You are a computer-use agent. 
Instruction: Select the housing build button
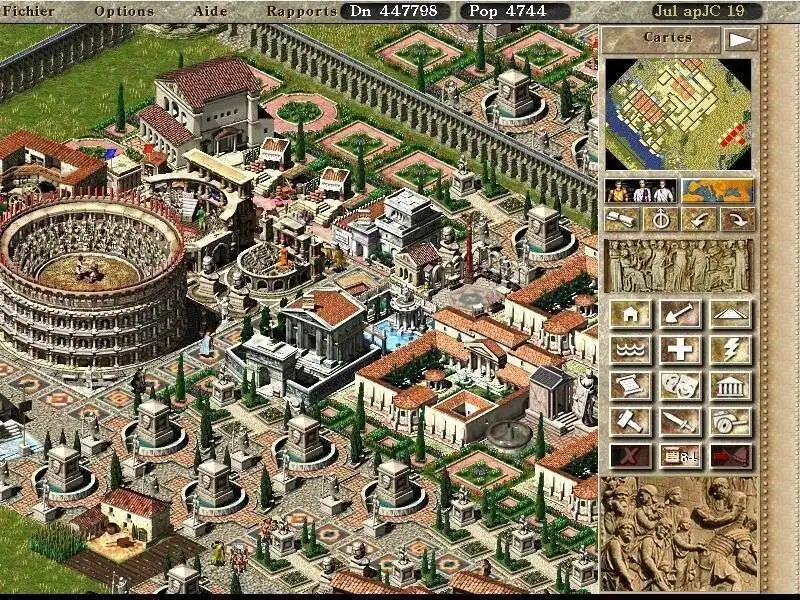(630, 314)
